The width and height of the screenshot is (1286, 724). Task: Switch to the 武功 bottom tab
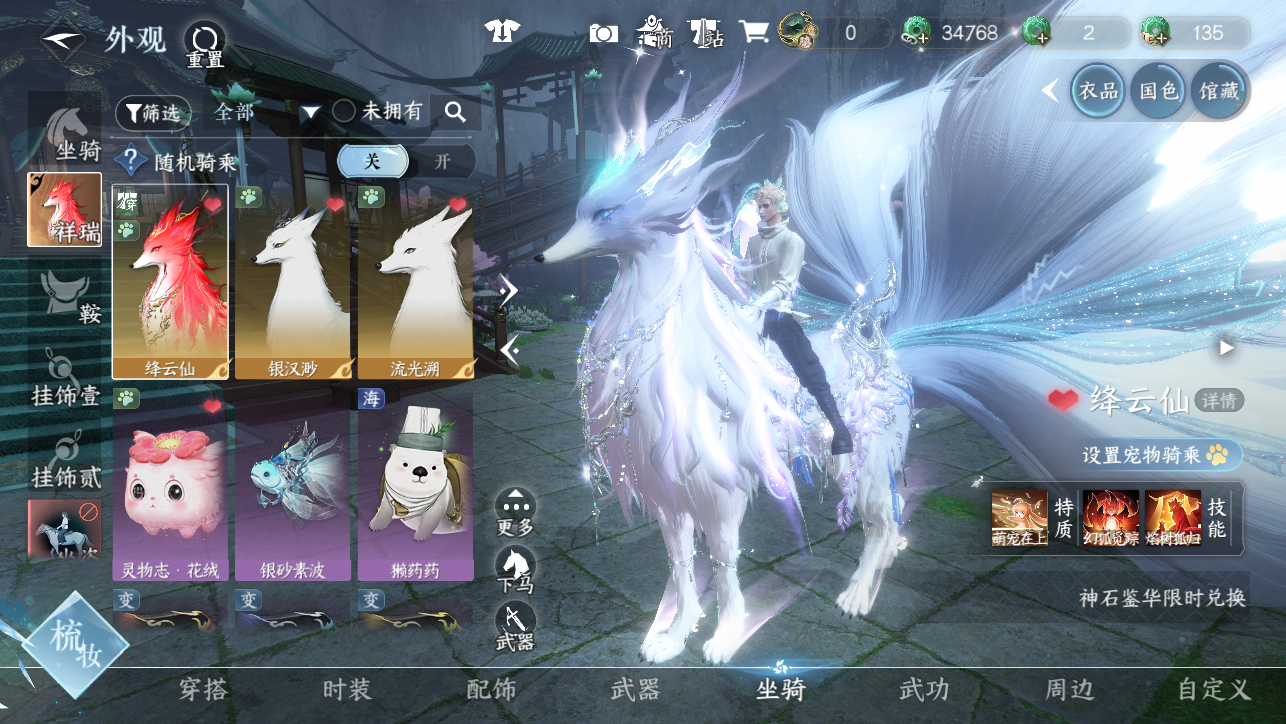coord(924,689)
